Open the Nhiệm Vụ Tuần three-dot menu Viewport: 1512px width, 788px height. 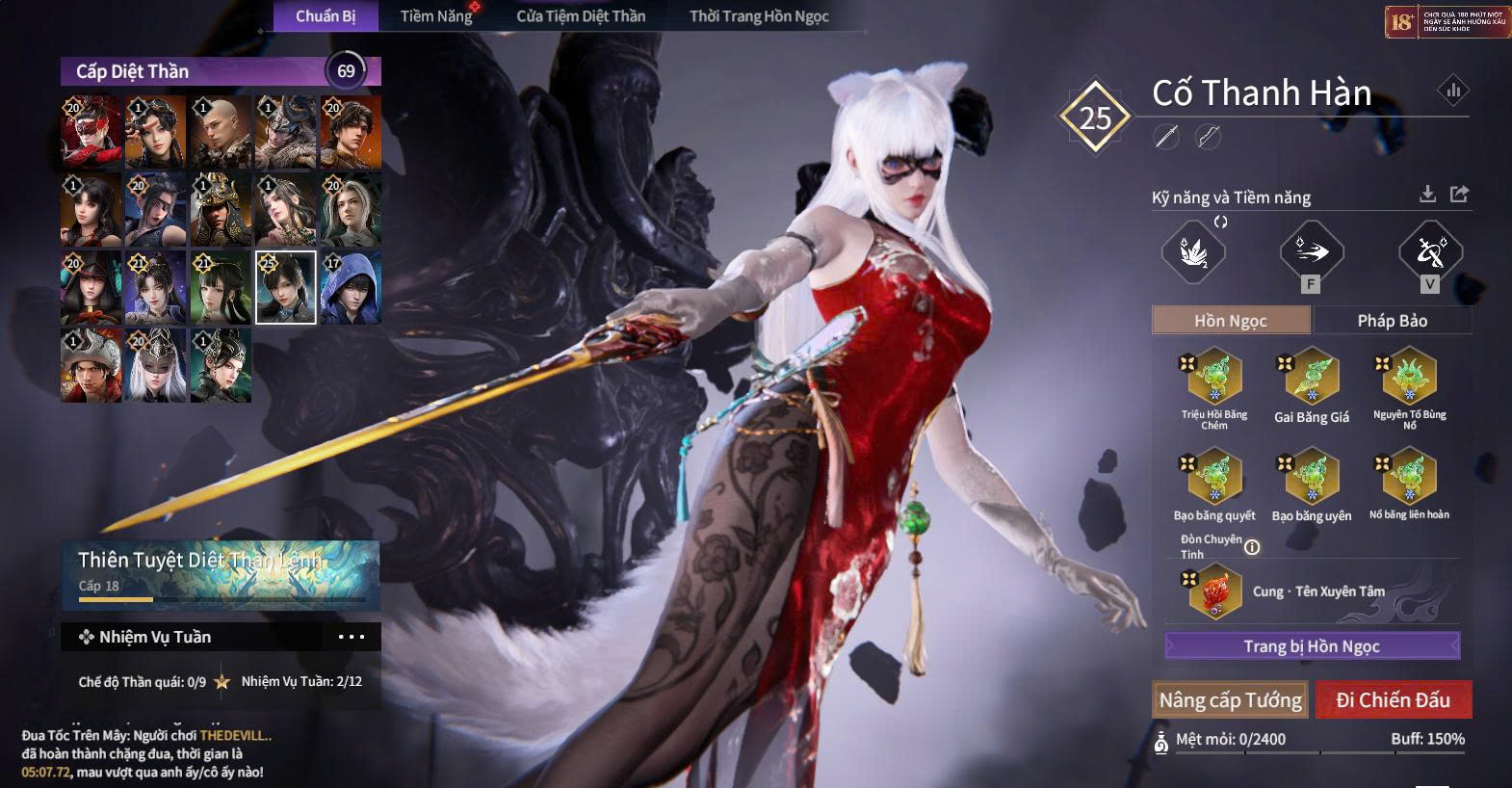(352, 637)
